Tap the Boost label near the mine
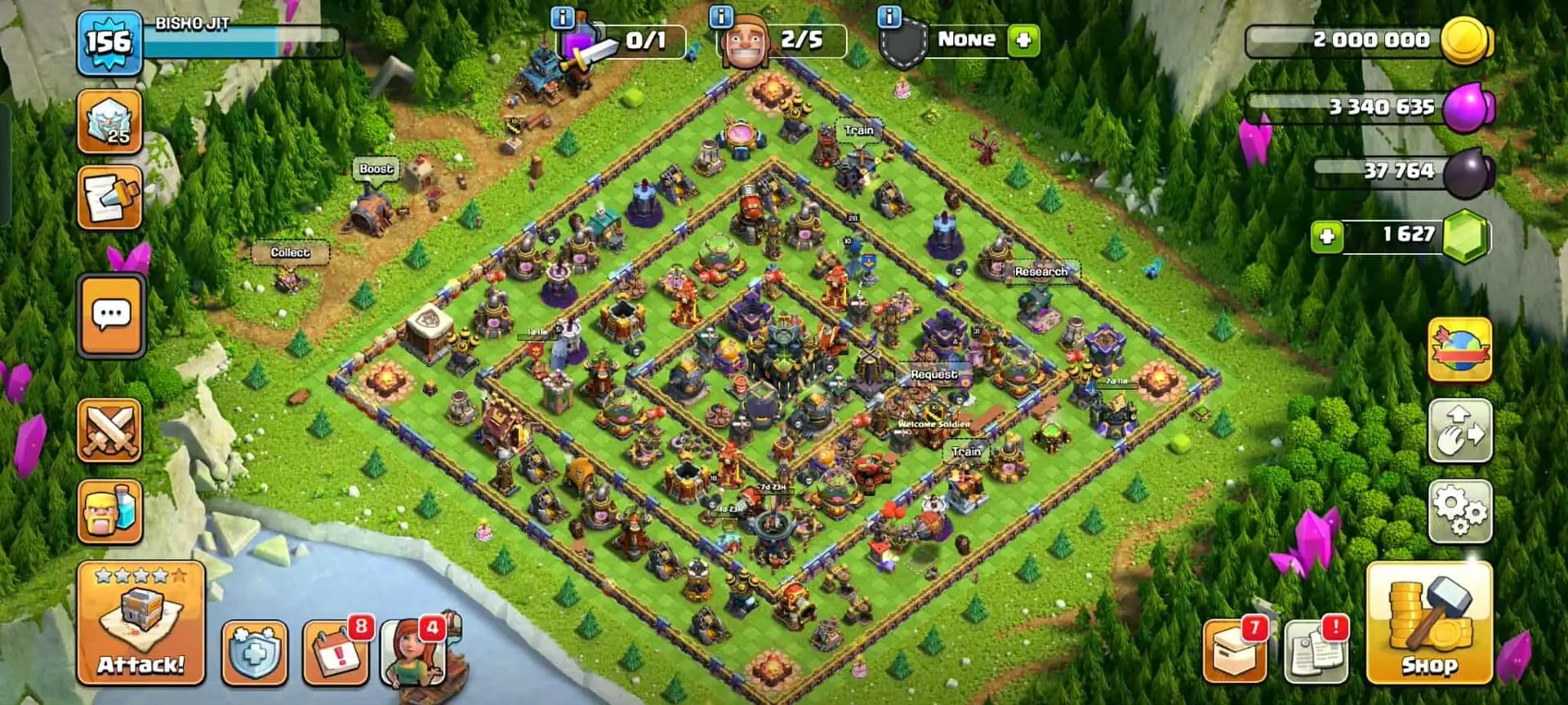 (x=376, y=167)
